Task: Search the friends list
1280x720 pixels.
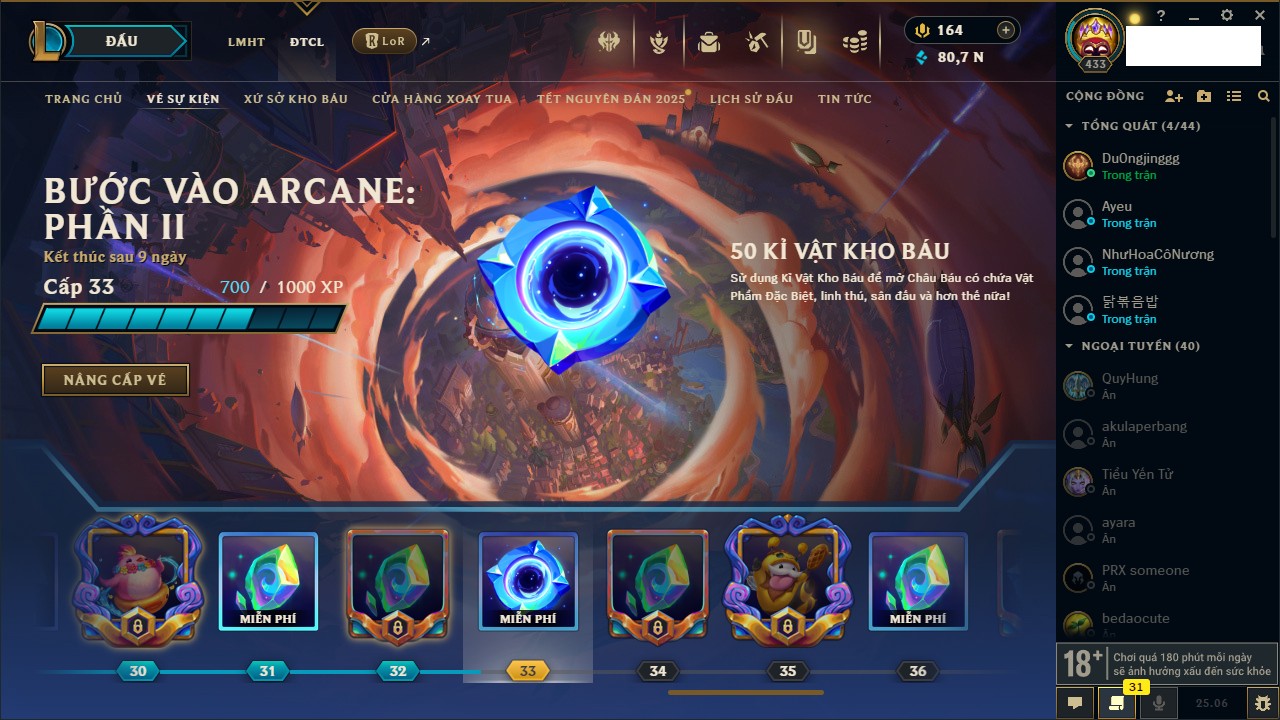Action: tap(1264, 96)
